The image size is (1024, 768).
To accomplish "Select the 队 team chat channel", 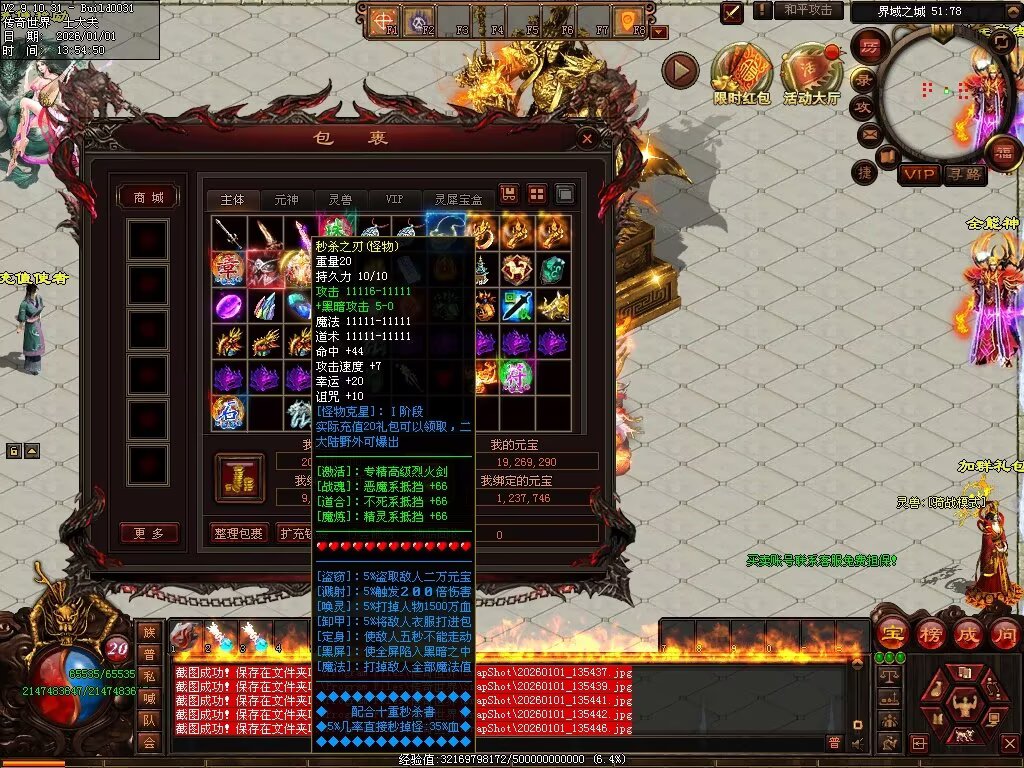I will tap(149, 718).
